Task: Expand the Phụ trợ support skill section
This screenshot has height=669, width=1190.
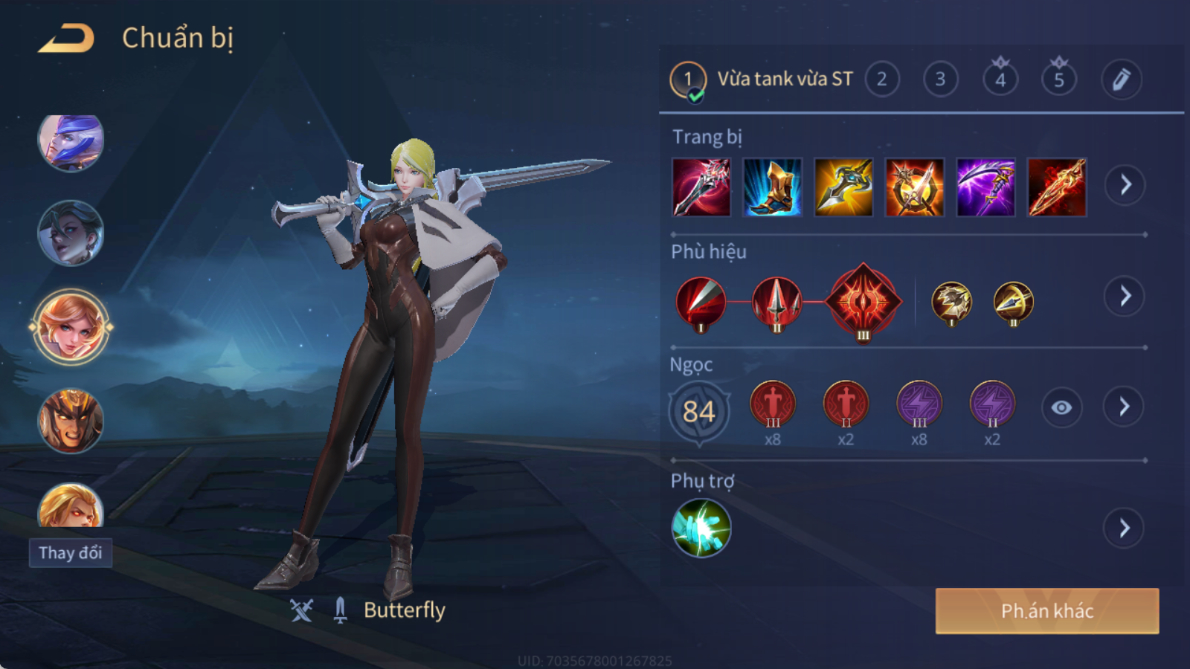Action: pyautogui.click(x=1125, y=528)
